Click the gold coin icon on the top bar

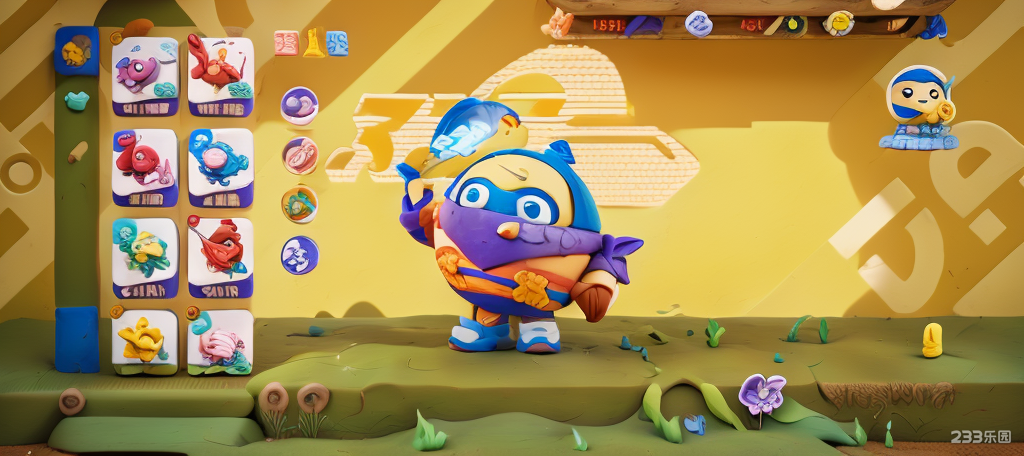point(838,23)
